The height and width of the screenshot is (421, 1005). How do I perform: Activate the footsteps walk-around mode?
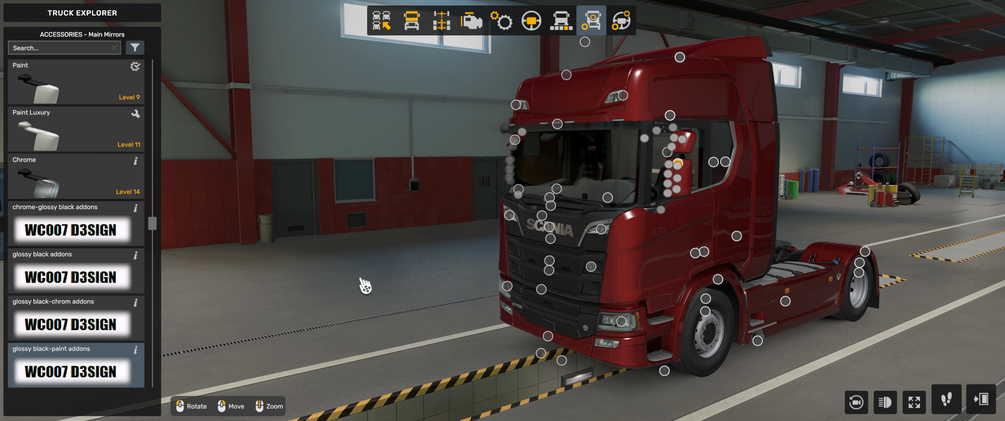click(946, 399)
